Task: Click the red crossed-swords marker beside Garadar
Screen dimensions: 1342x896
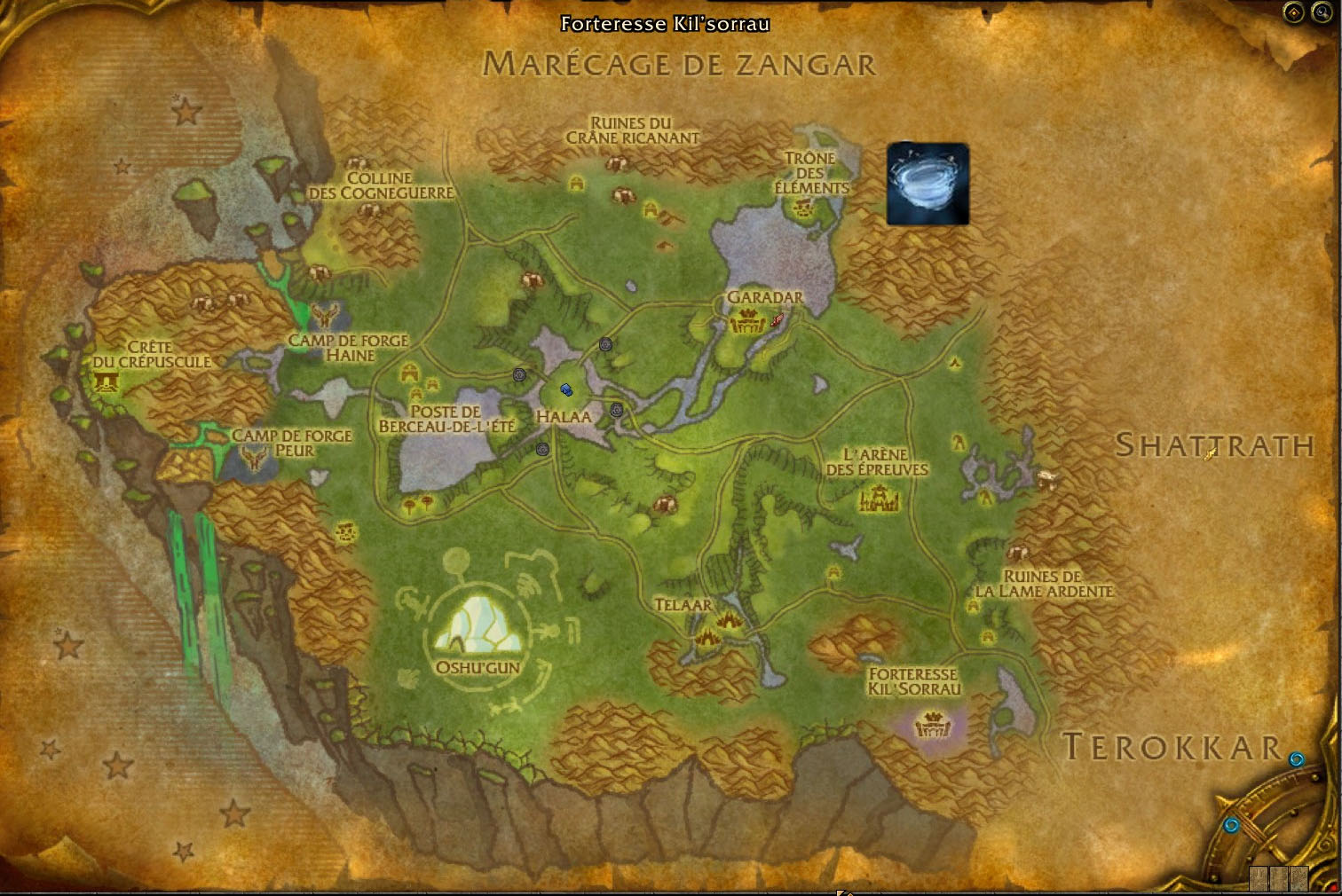Action: tap(778, 321)
